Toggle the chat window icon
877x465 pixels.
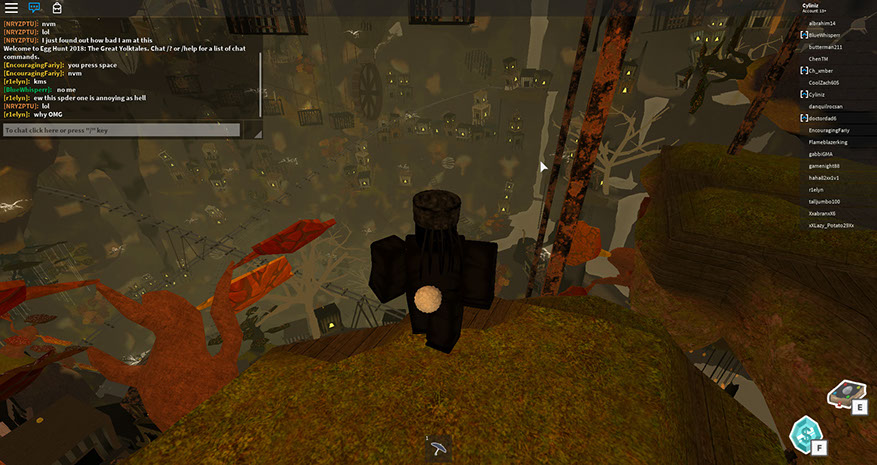pyautogui.click(x=34, y=8)
